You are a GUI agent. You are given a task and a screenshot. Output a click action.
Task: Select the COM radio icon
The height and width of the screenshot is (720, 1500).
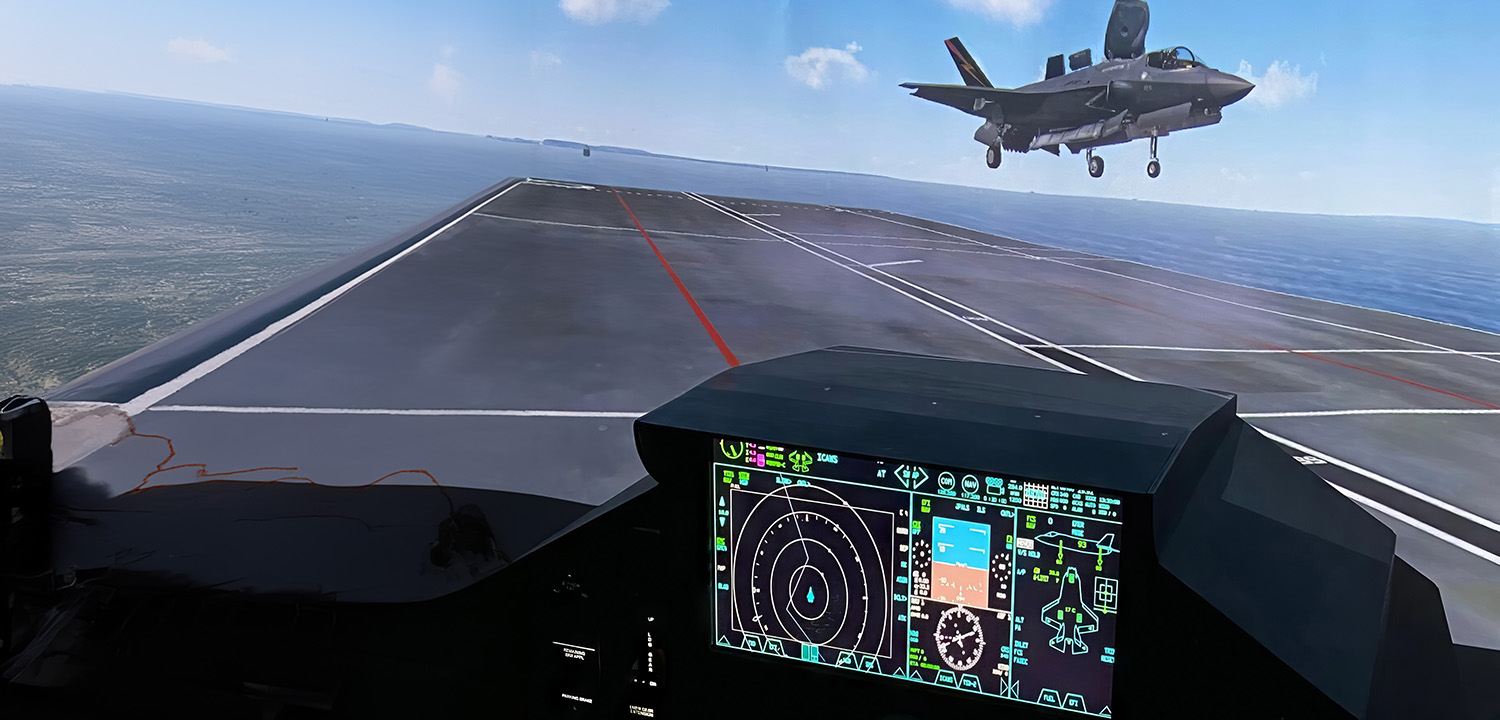coord(946,481)
